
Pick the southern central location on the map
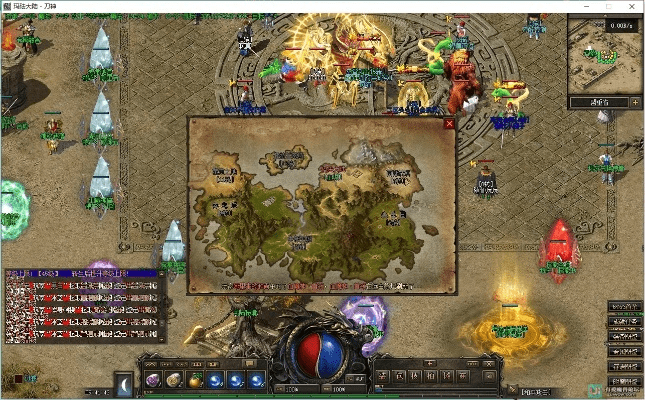click(302, 241)
